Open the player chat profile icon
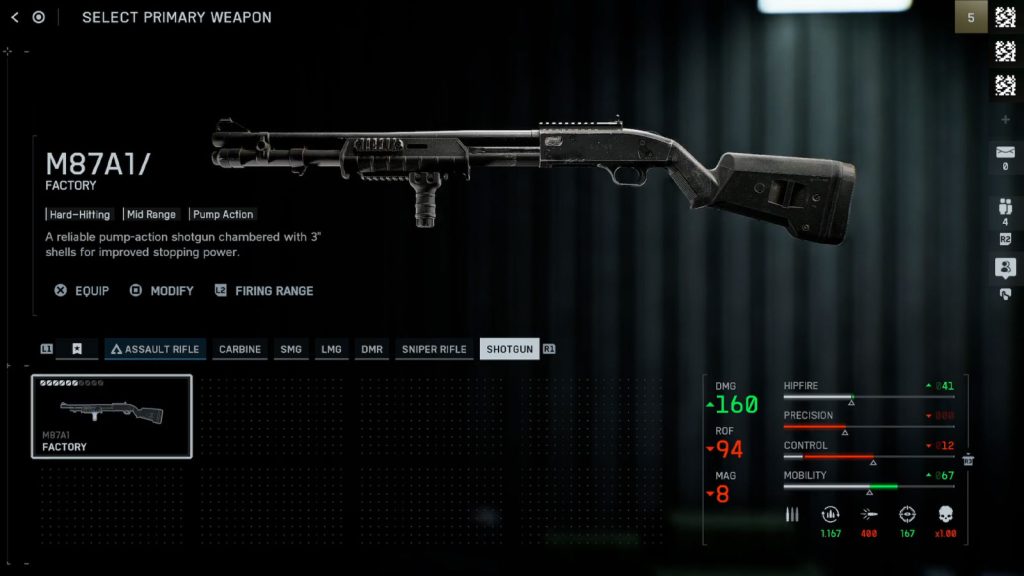 1005,267
